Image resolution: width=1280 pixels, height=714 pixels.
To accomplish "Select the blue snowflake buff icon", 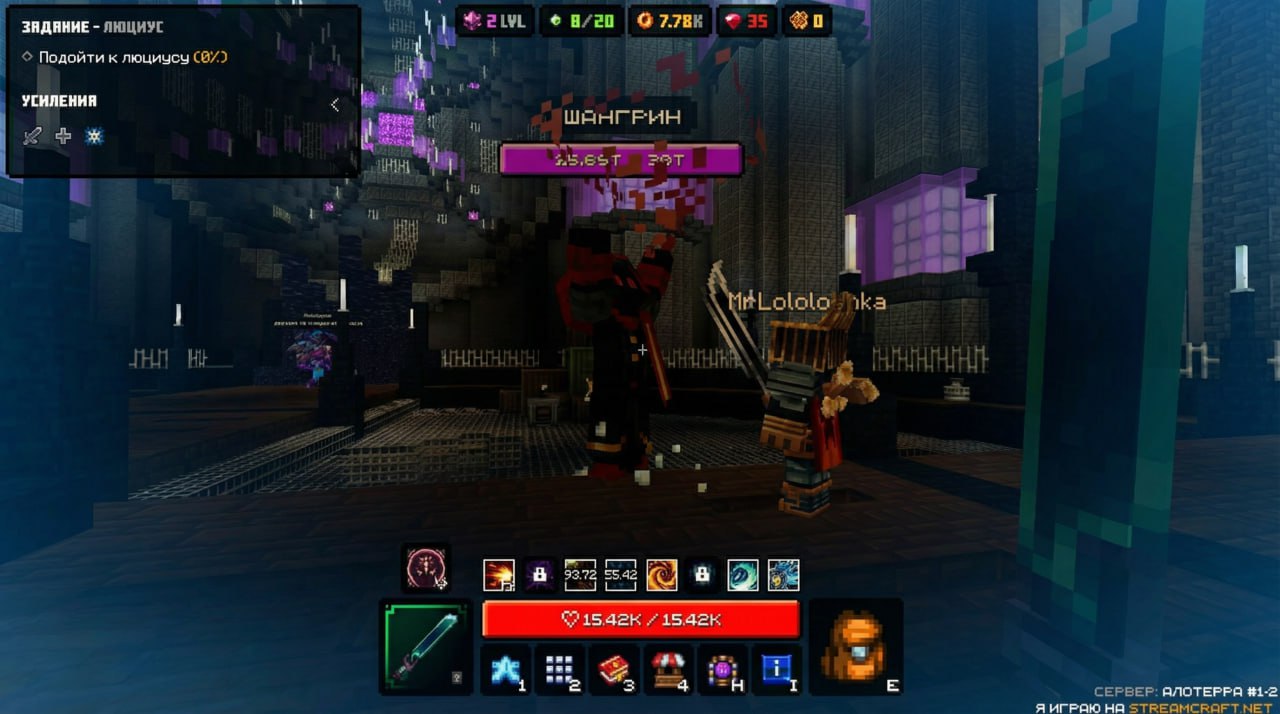I will click(x=94, y=136).
